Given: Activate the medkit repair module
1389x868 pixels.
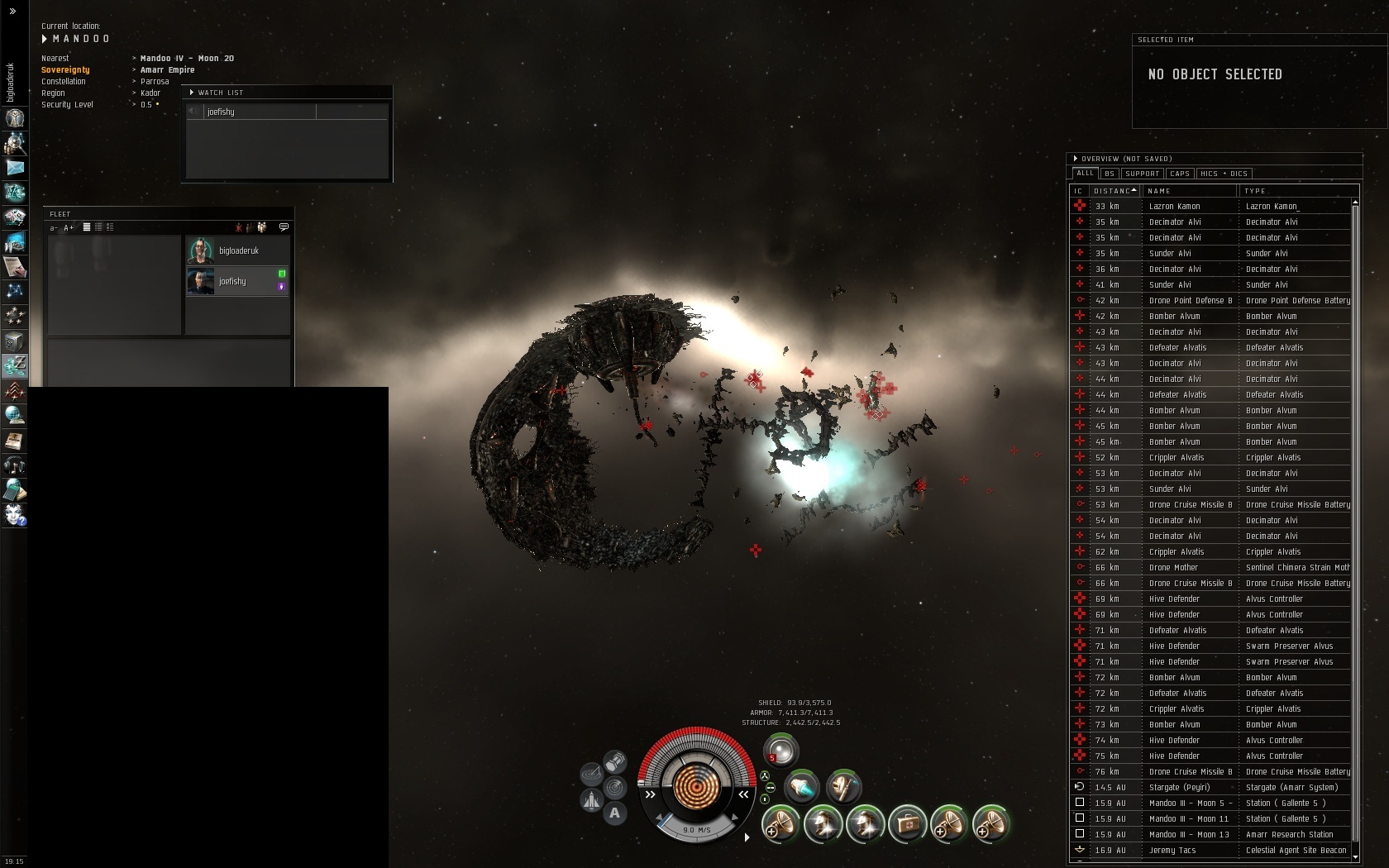Looking at the screenshot, I should (907, 823).
